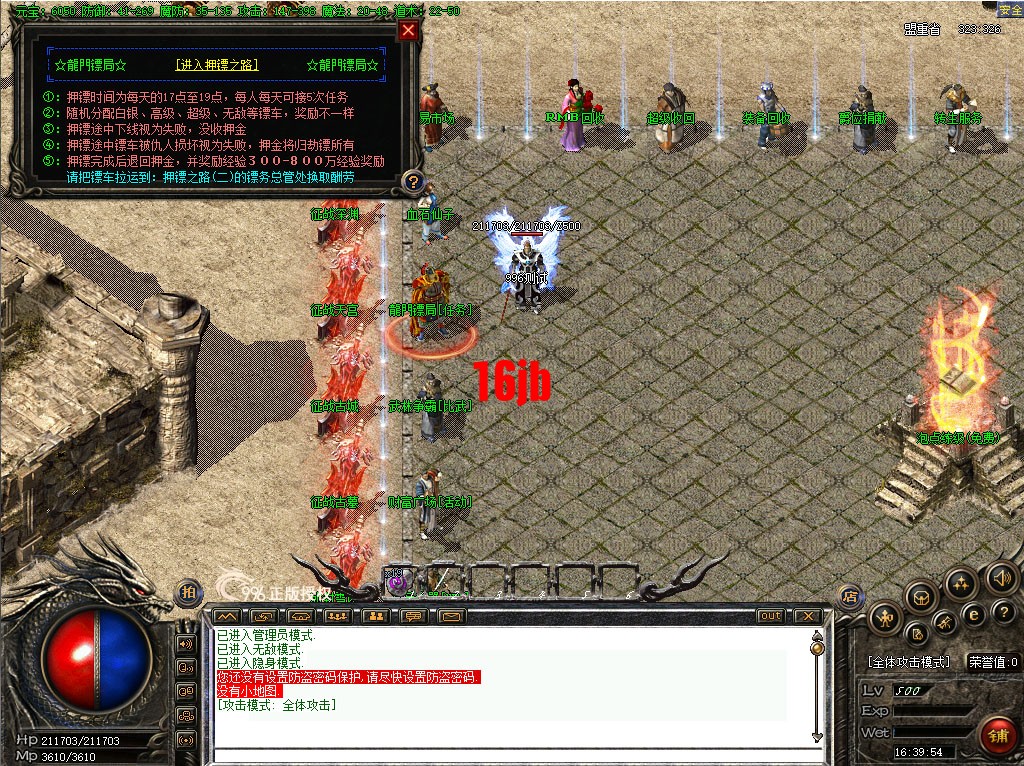Click the 'out' button above the chat

[x=770, y=616]
